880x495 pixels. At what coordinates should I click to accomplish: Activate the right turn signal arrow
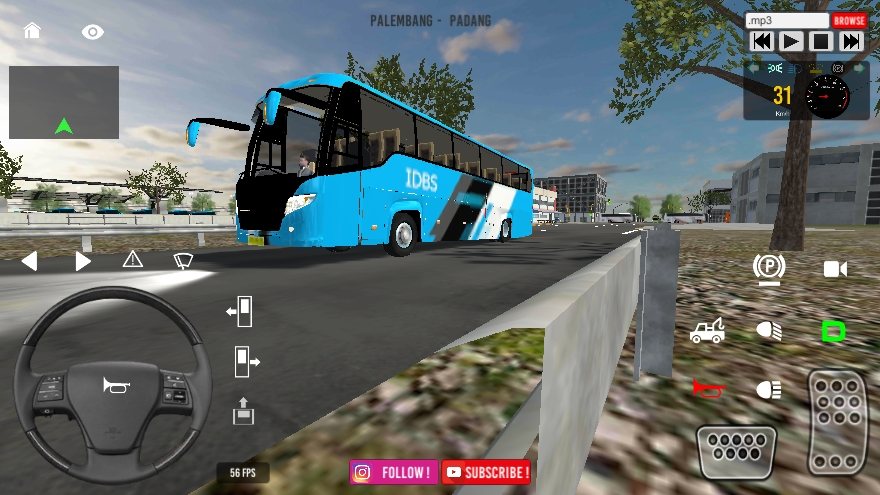click(x=83, y=261)
